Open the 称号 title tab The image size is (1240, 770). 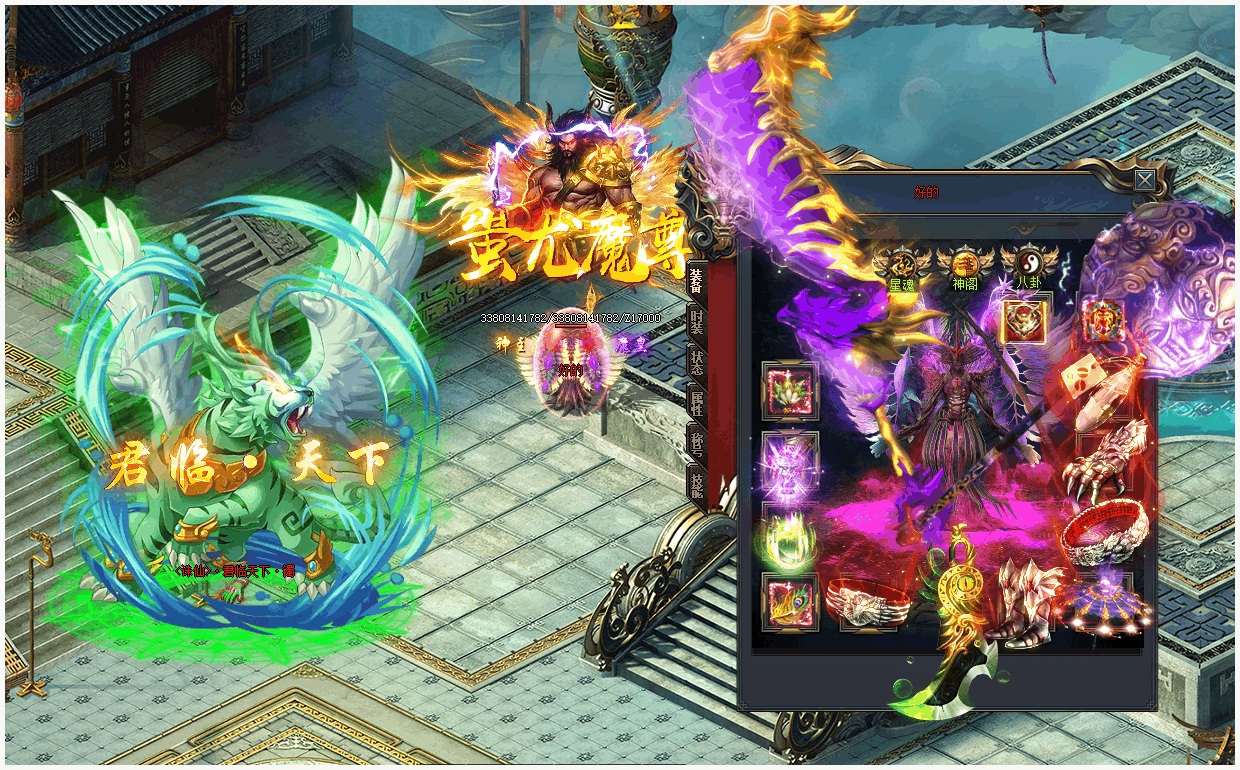[x=697, y=440]
